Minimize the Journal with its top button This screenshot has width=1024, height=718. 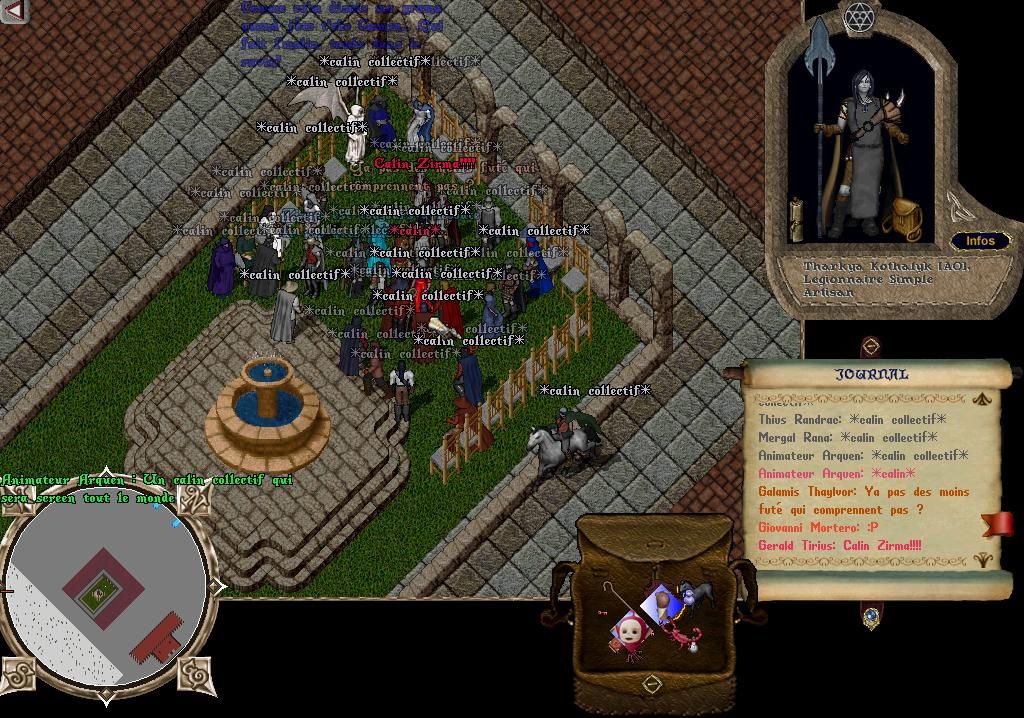point(870,347)
